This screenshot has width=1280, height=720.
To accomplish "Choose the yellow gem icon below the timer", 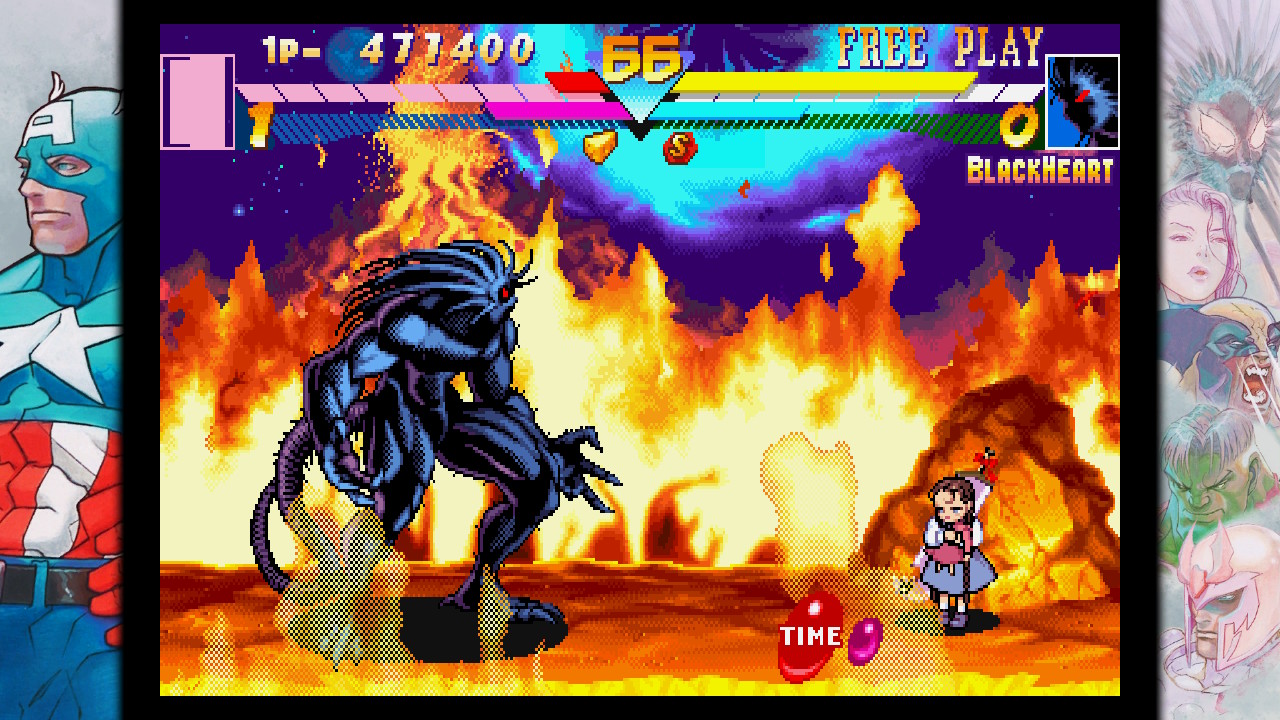I will pyautogui.click(x=600, y=147).
